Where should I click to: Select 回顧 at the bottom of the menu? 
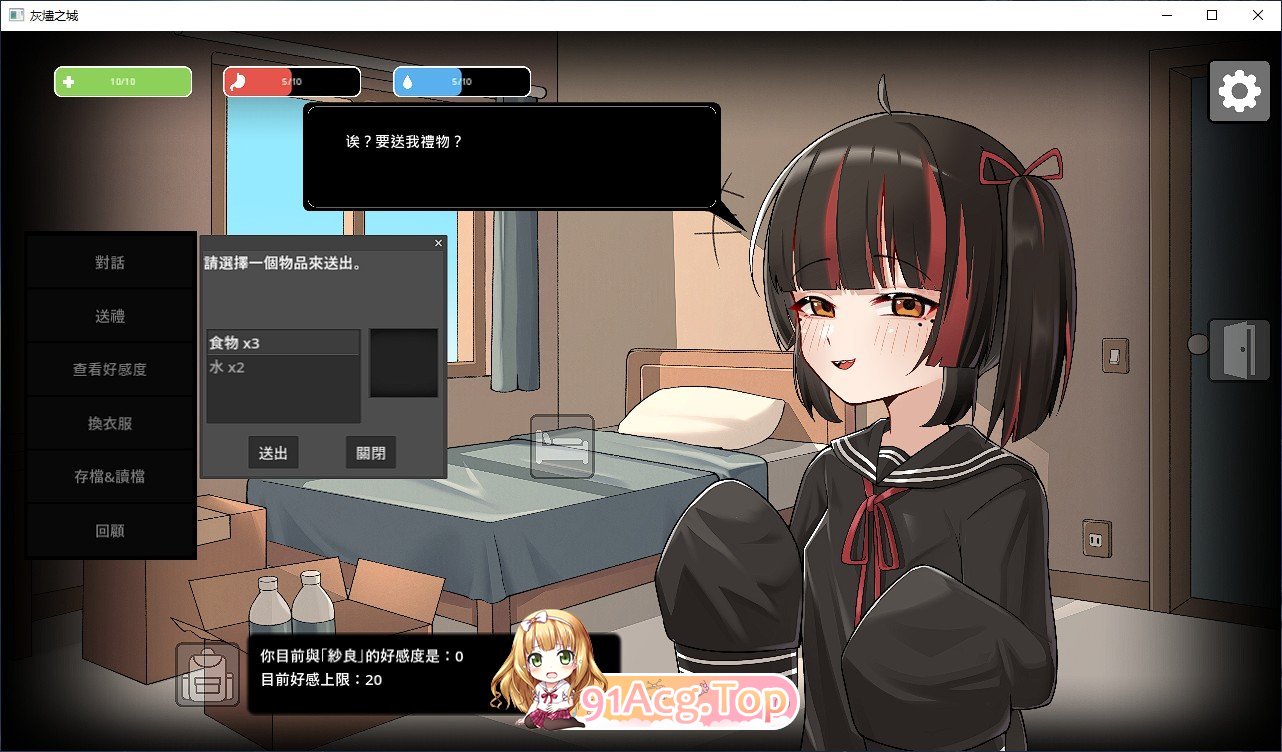tap(111, 530)
